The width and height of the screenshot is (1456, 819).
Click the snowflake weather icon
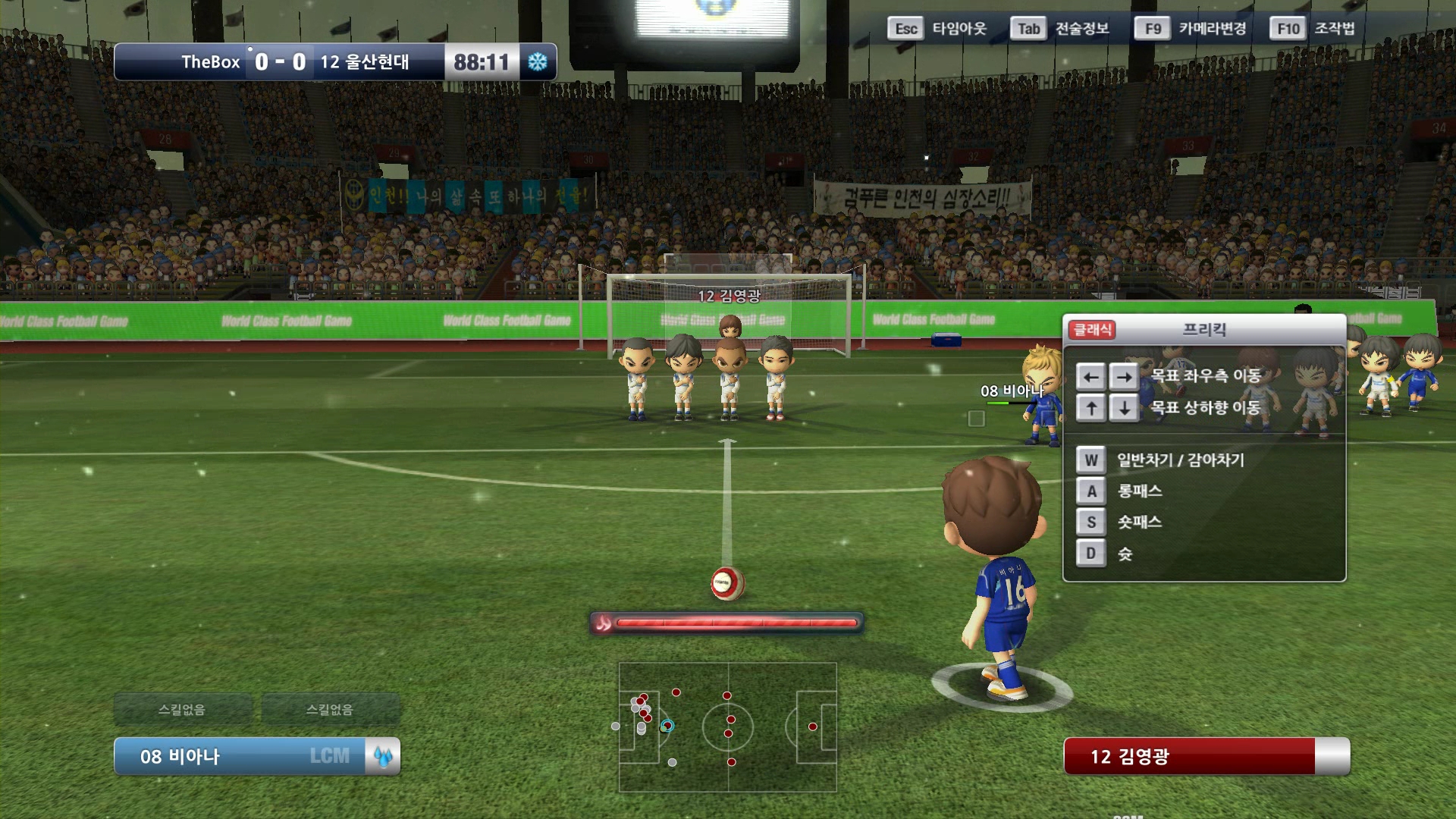pyautogui.click(x=538, y=62)
